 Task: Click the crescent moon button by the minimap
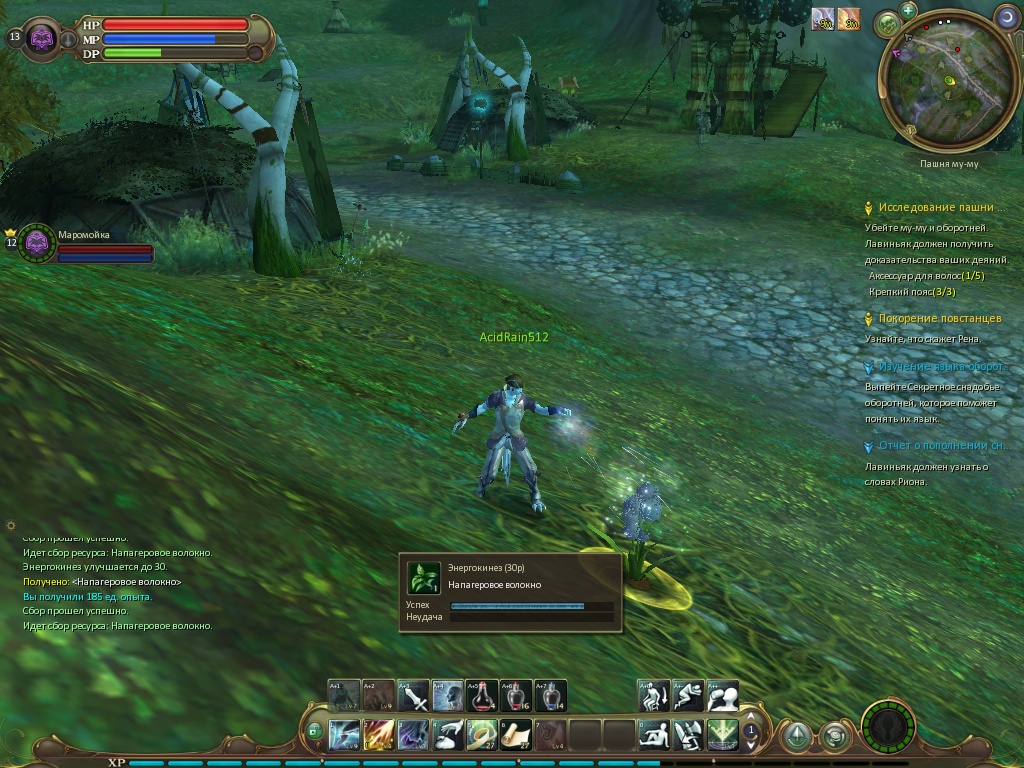pos(1007,17)
